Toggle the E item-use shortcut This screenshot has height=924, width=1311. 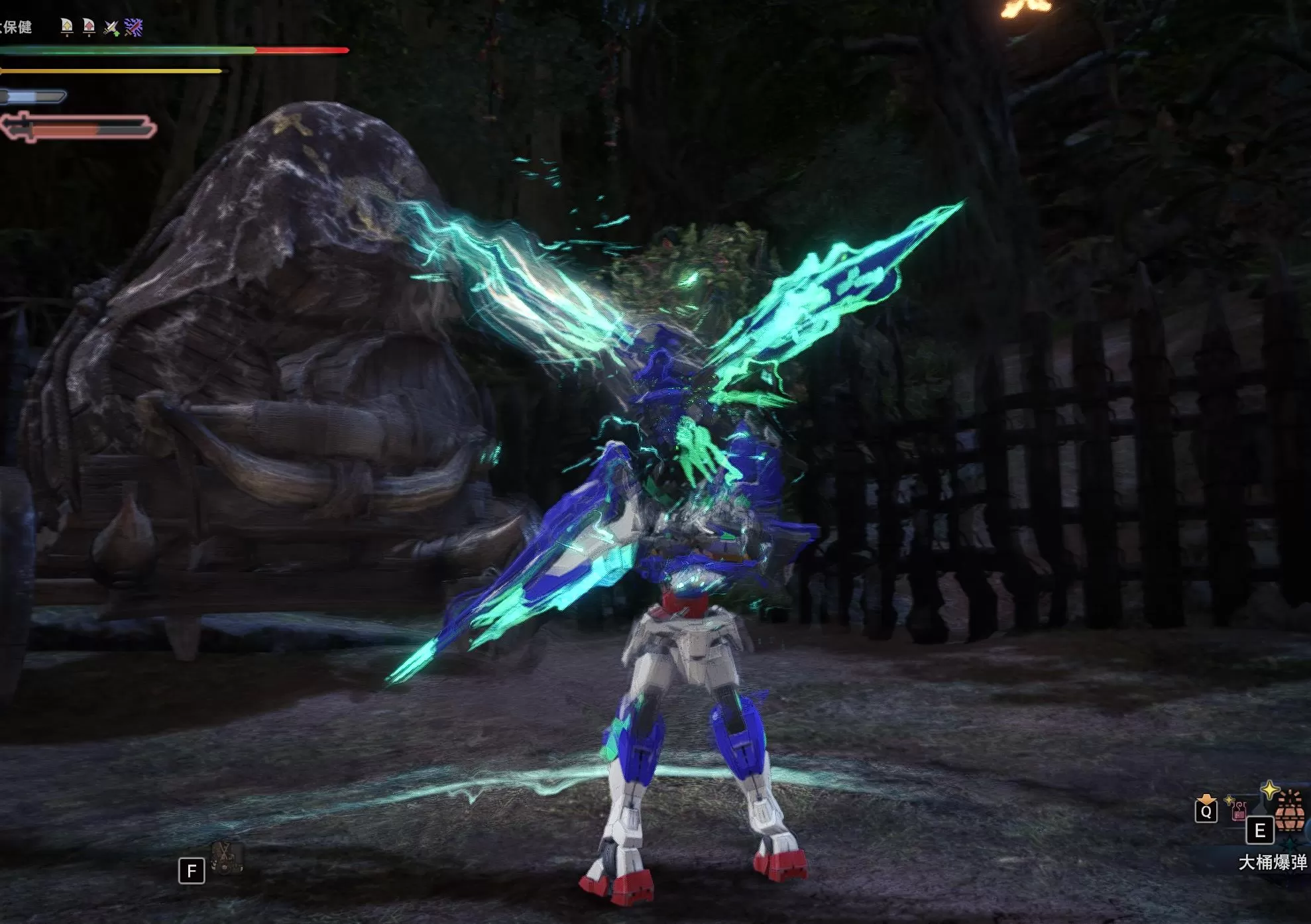[1259, 830]
